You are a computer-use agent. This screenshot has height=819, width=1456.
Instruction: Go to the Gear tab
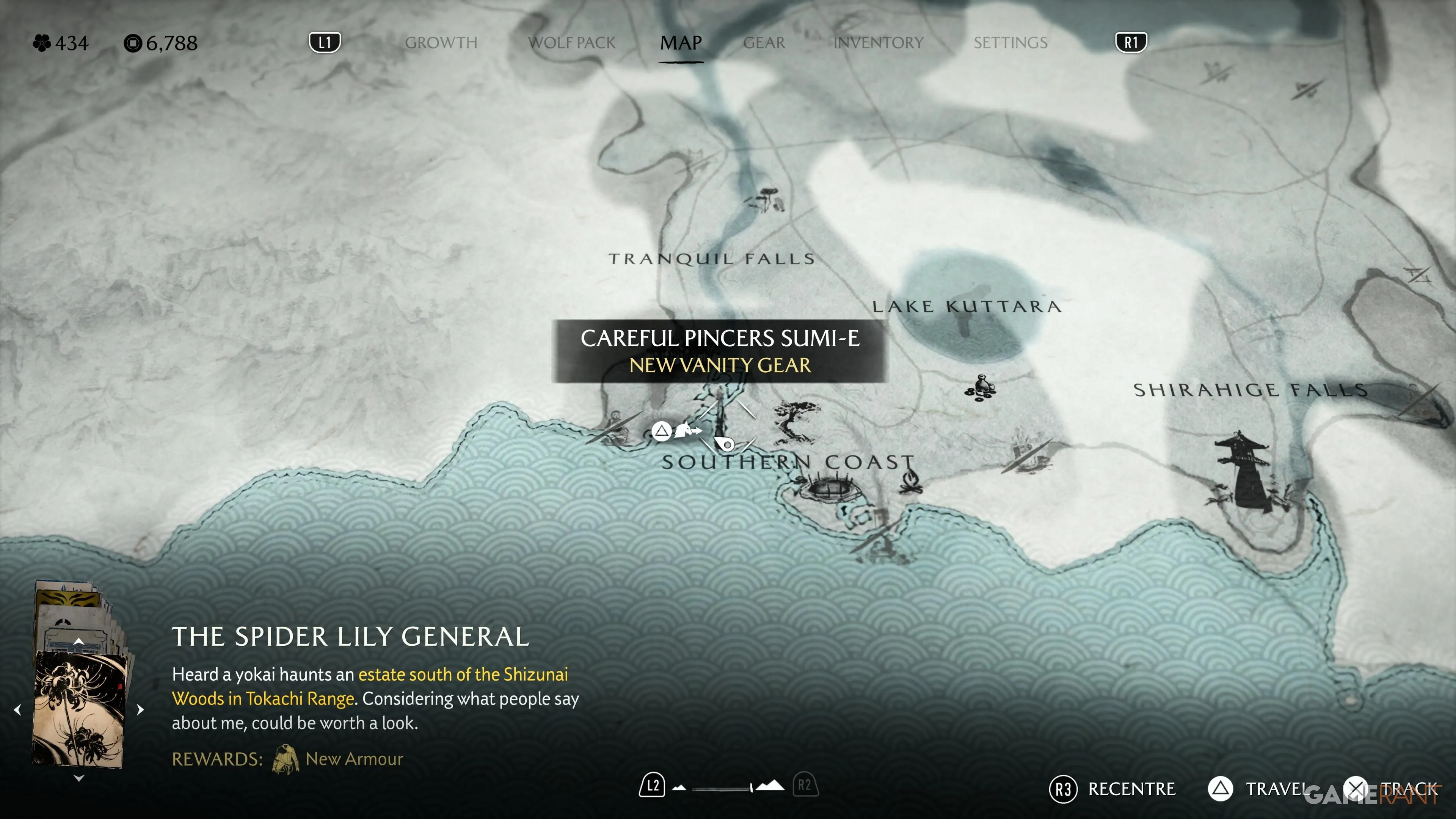point(764,43)
